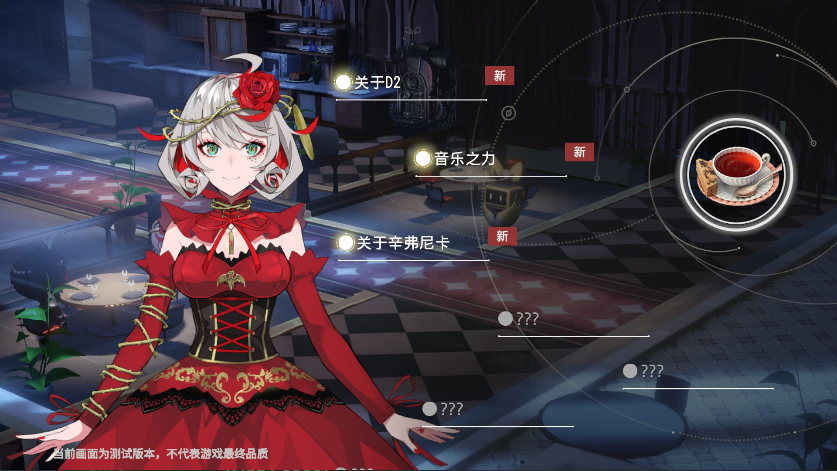Click the tea cup and cake icon
This screenshot has width=837, height=471.
[739, 172]
